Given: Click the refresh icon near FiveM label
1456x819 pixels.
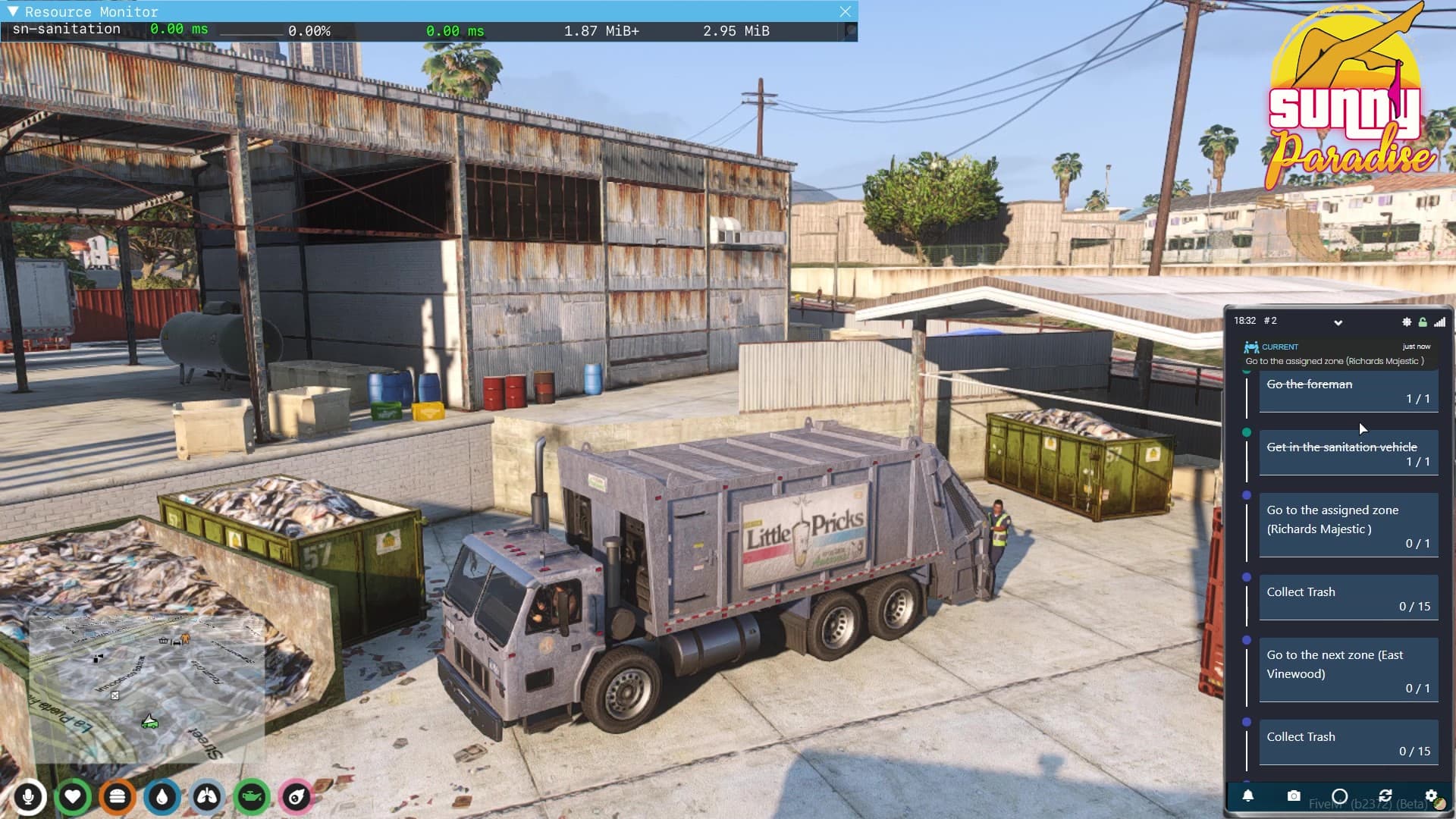Looking at the screenshot, I should (x=1387, y=795).
